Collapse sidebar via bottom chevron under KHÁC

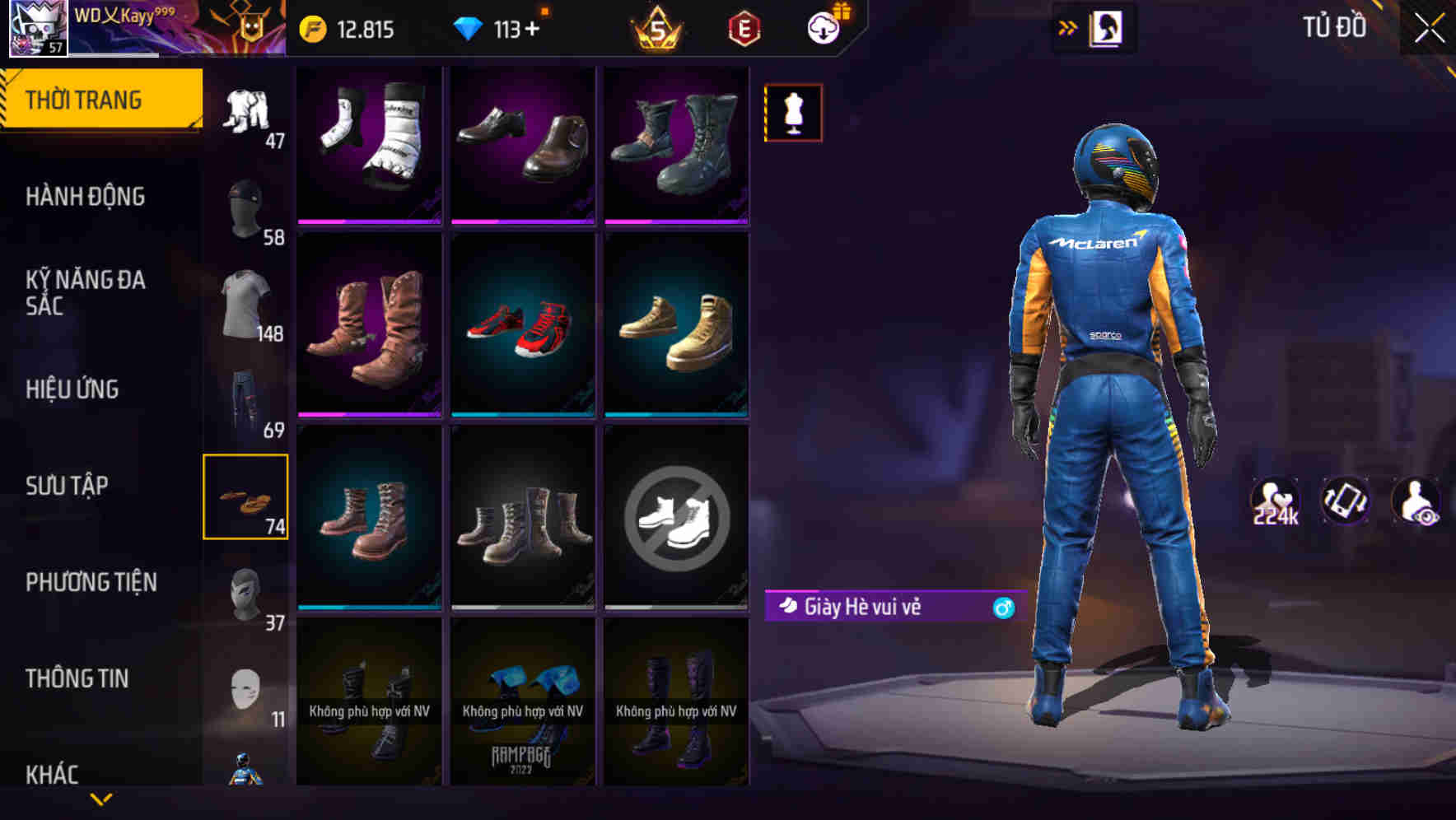[101, 799]
